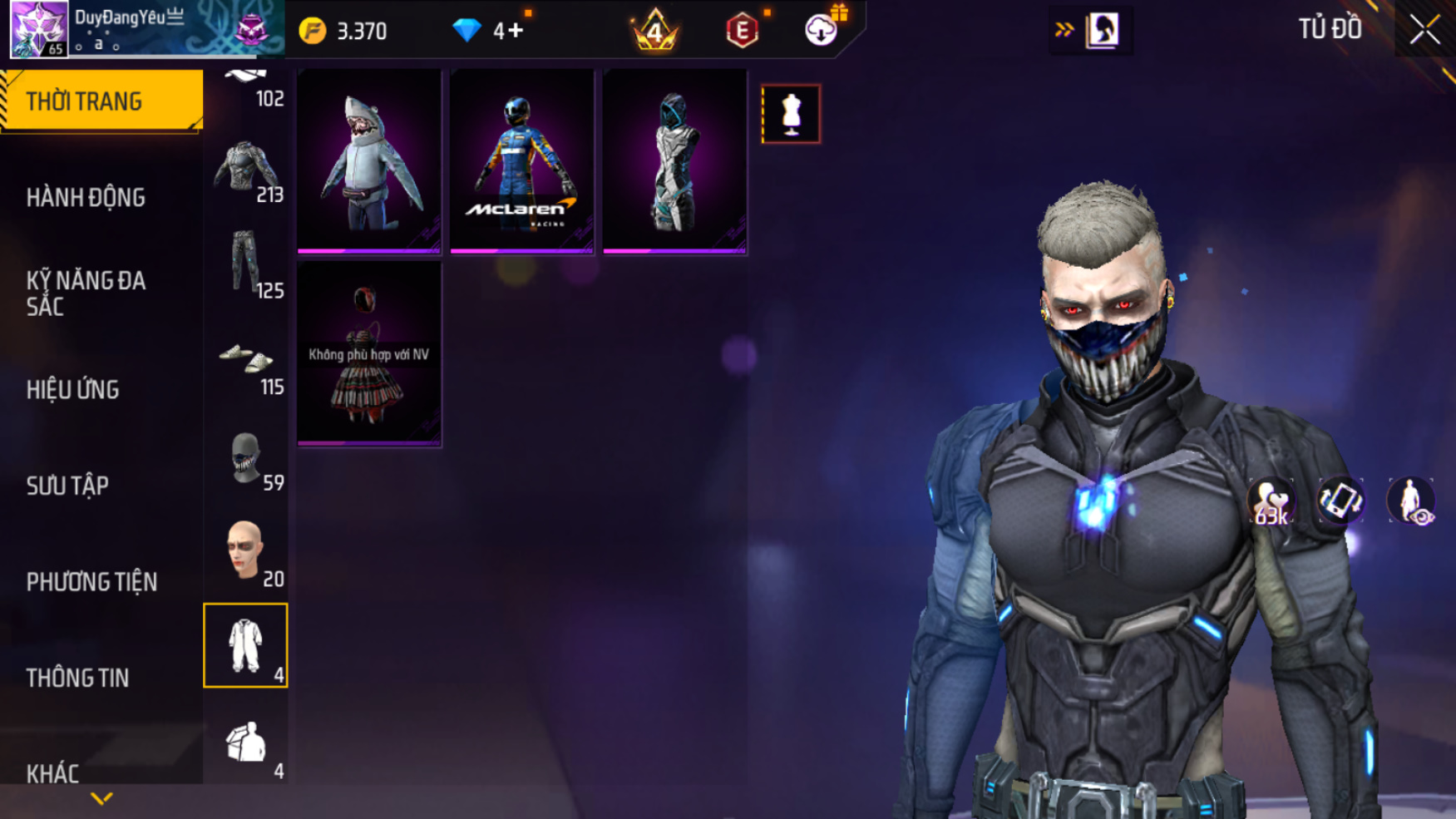Select the jacket tops category
The width and height of the screenshot is (1456, 819).
click(x=246, y=172)
